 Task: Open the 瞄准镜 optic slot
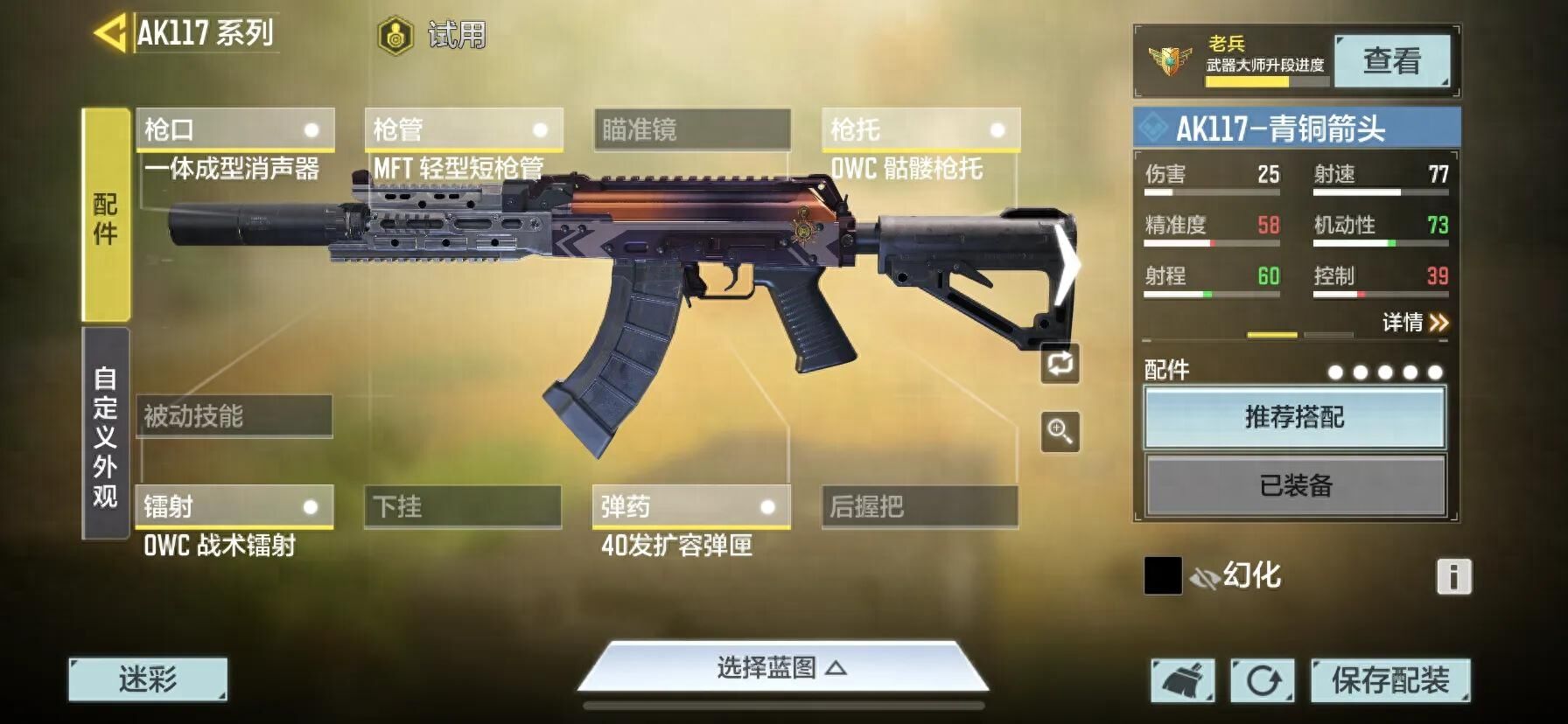[692, 129]
